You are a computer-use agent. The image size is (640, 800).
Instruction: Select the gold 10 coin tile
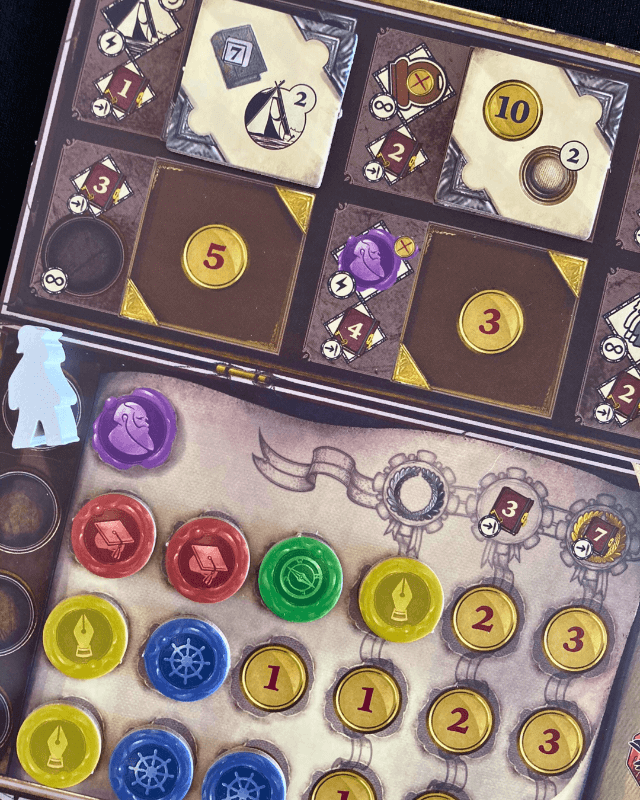(x=512, y=110)
